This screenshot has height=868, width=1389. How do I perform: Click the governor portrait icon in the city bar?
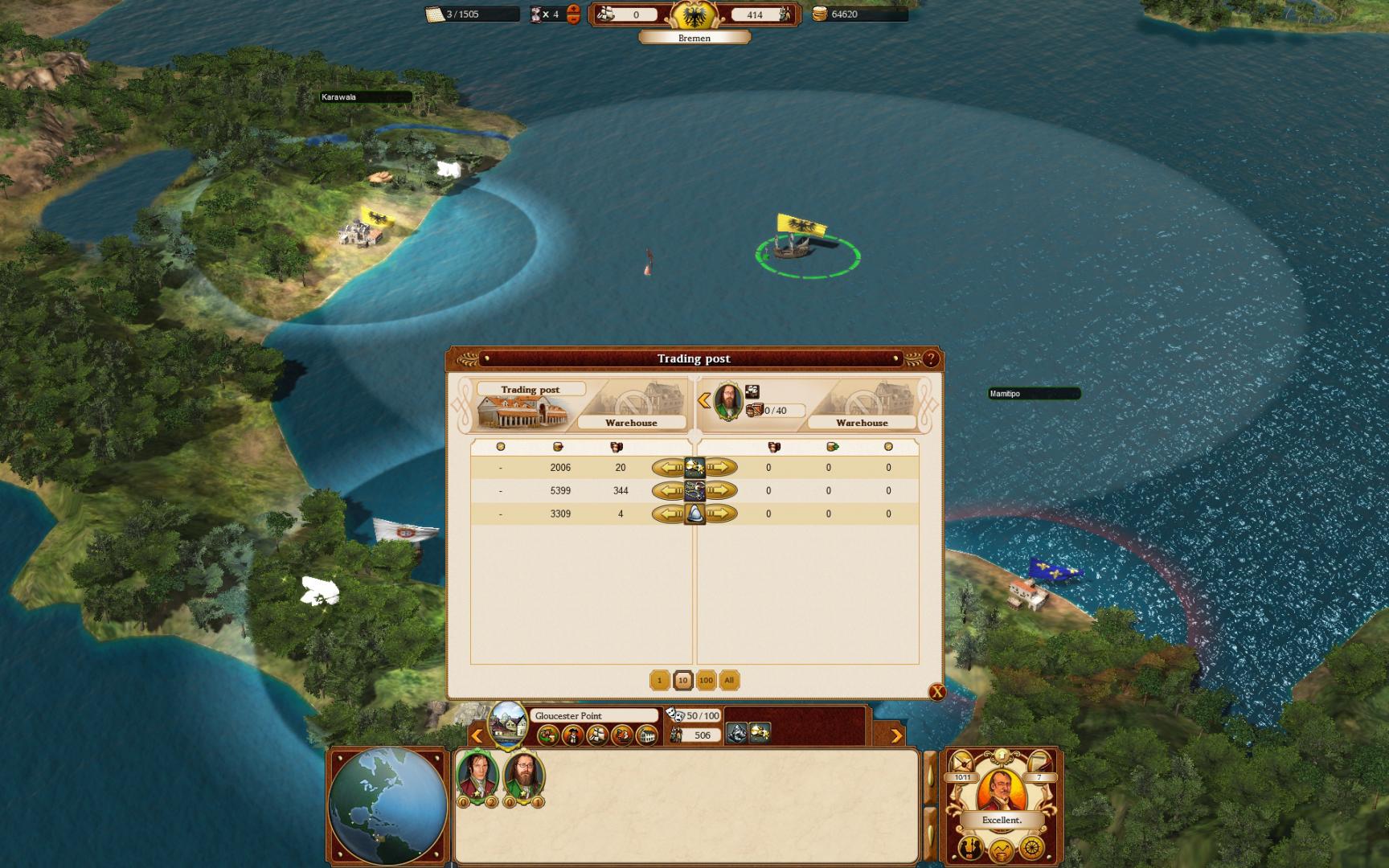click(573, 735)
